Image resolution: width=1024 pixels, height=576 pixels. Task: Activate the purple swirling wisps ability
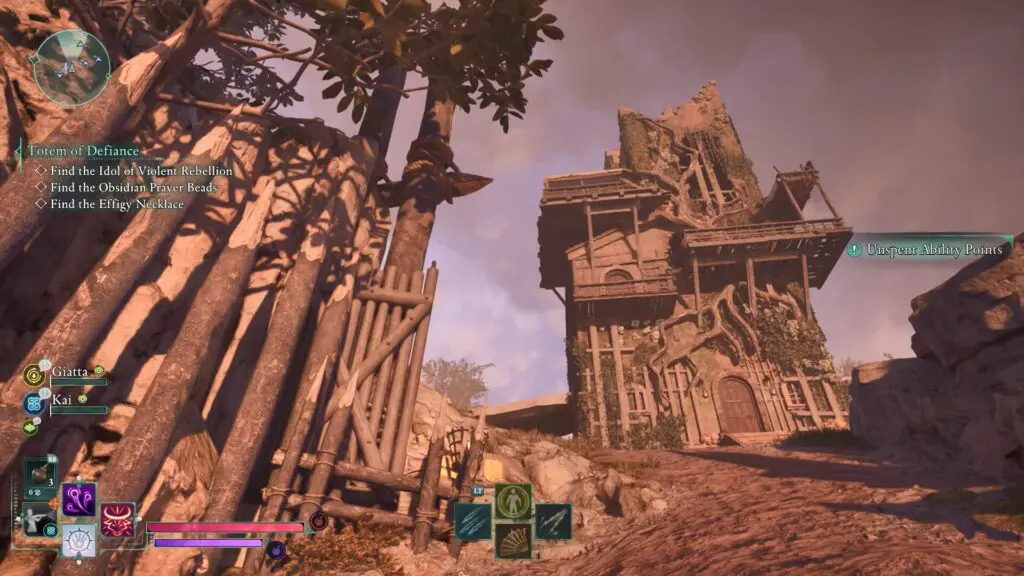79,498
